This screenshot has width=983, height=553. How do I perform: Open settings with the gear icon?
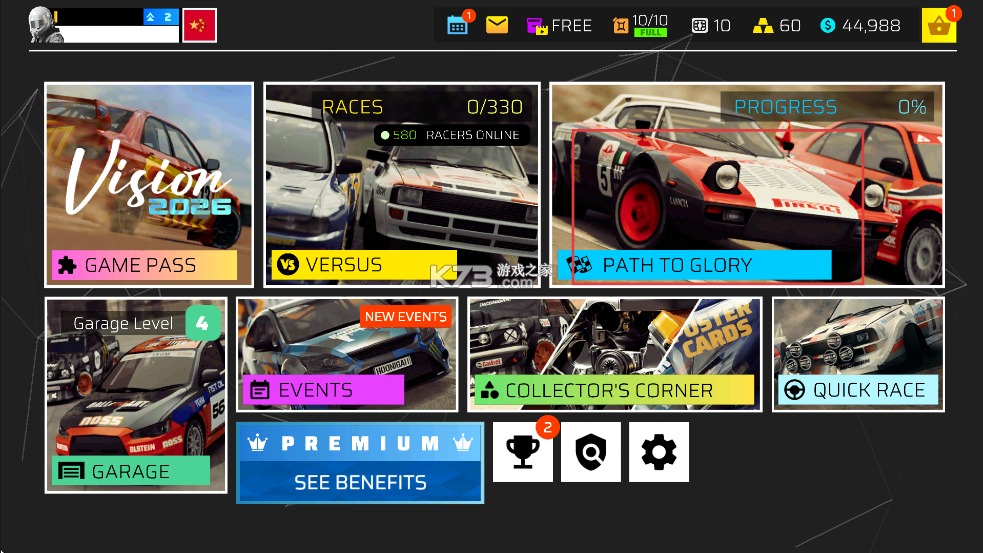coord(659,452)
